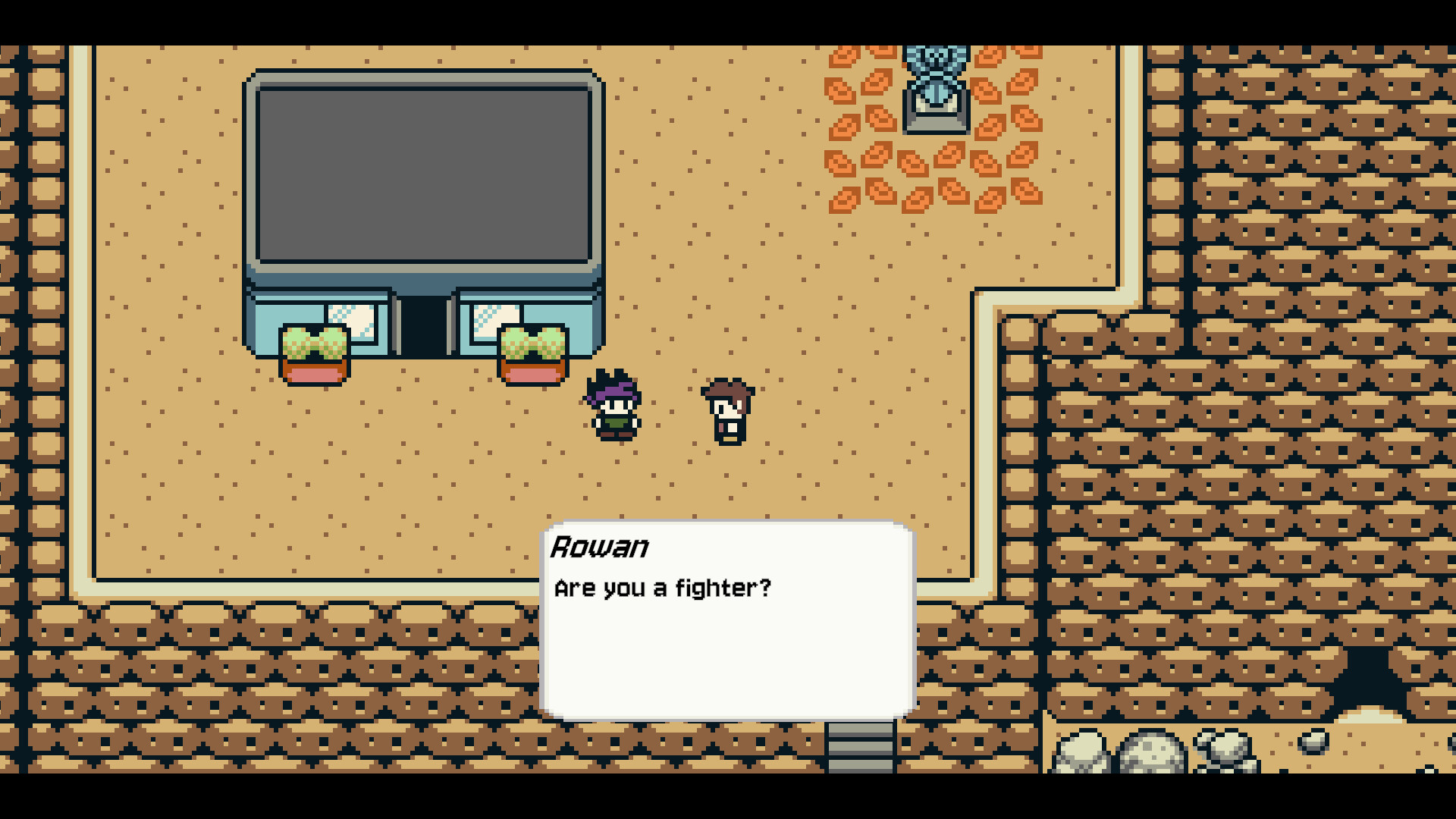Click the text 'Are you a fighter?'
Image resolution: width=1456 pixels, height=819 pixels.
pos(664,588)
